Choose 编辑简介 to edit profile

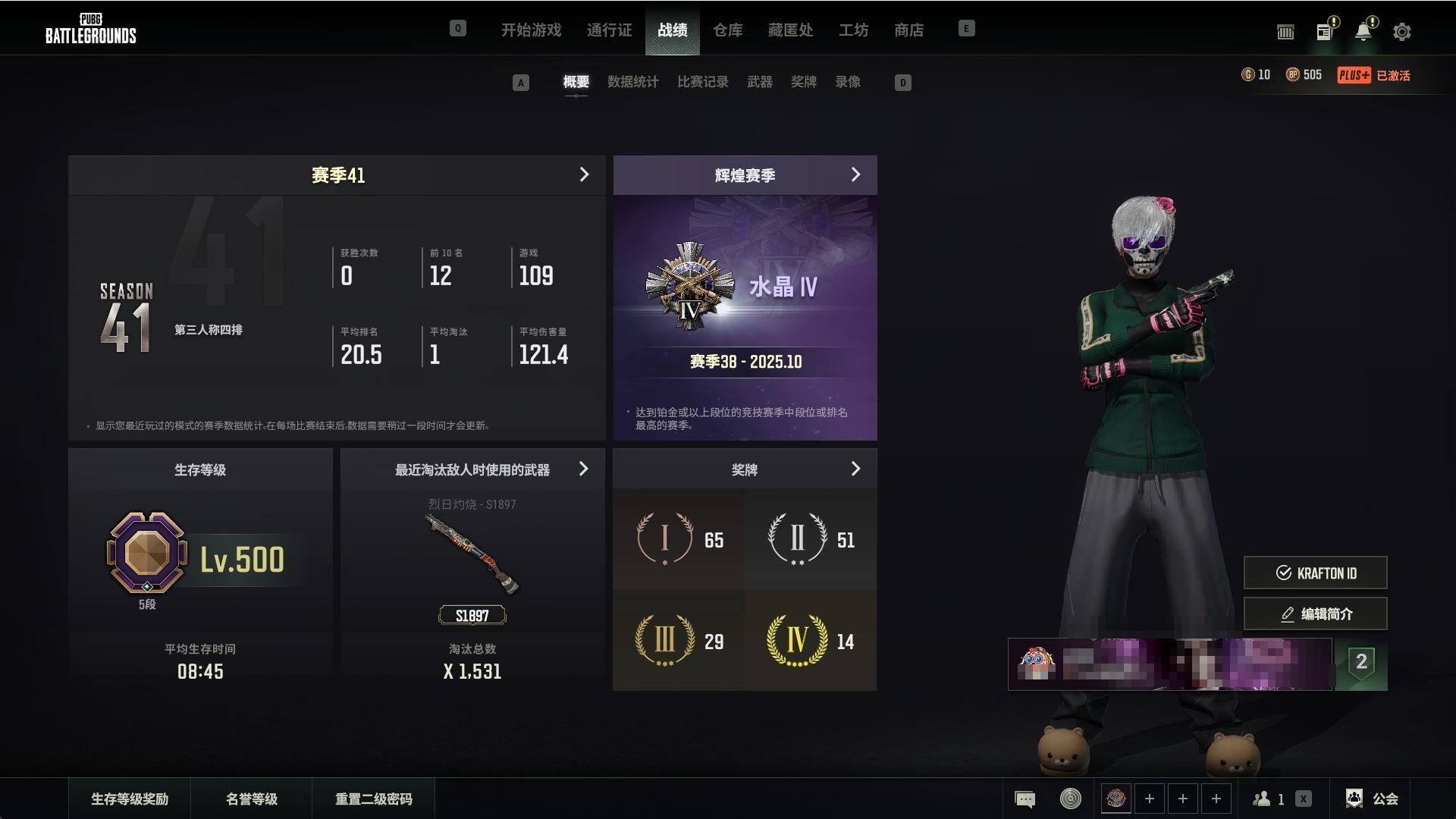coord(1315,614)
